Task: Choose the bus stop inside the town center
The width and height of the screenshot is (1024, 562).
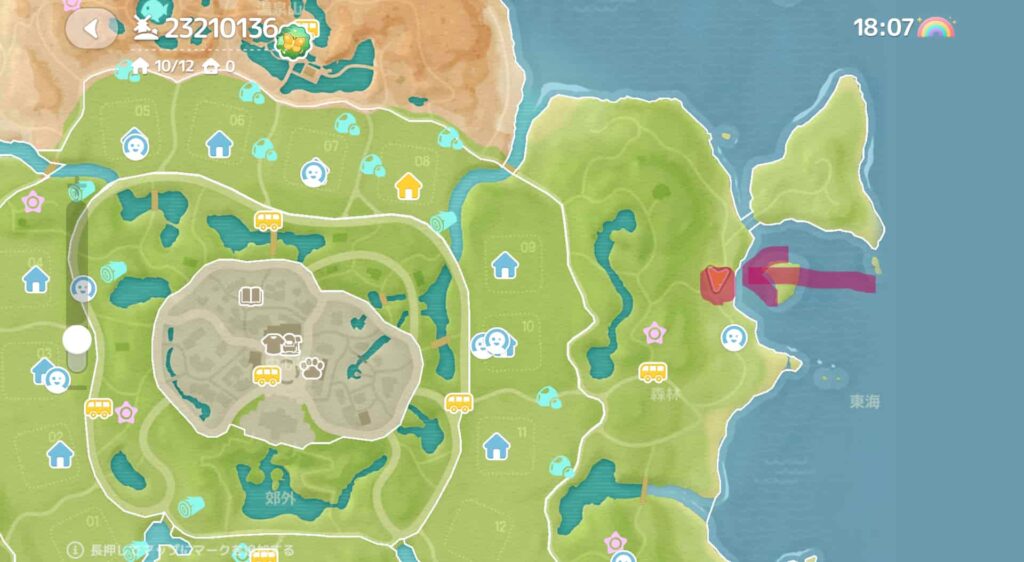Action: coord(266,375)
